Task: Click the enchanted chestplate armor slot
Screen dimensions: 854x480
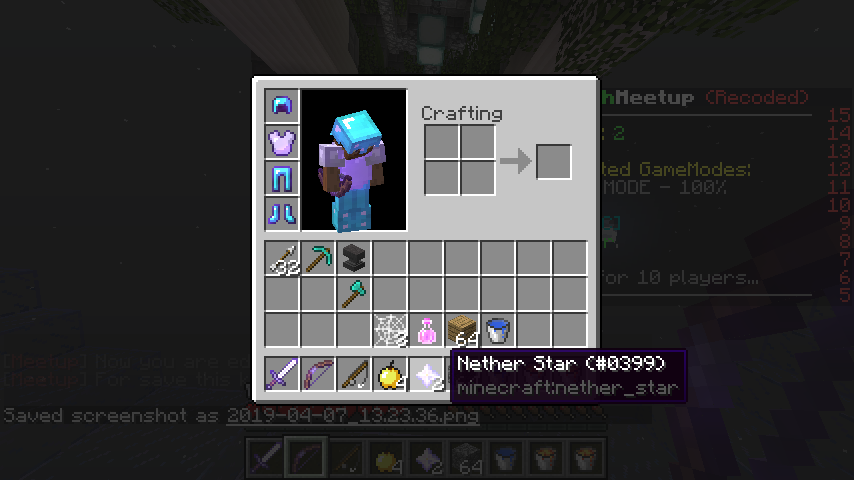Action: (282, 142)
